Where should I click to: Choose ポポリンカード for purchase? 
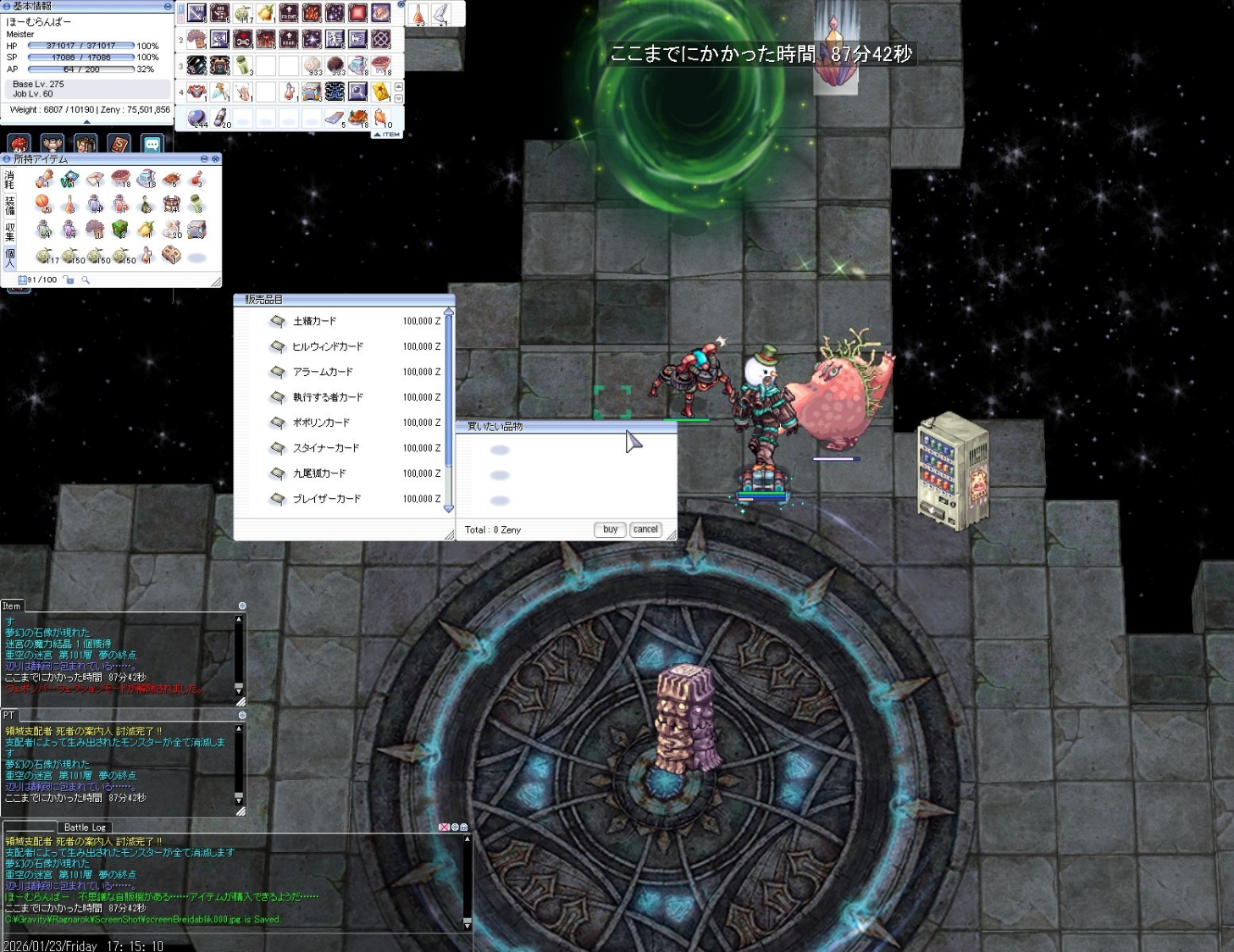(320, 423)
